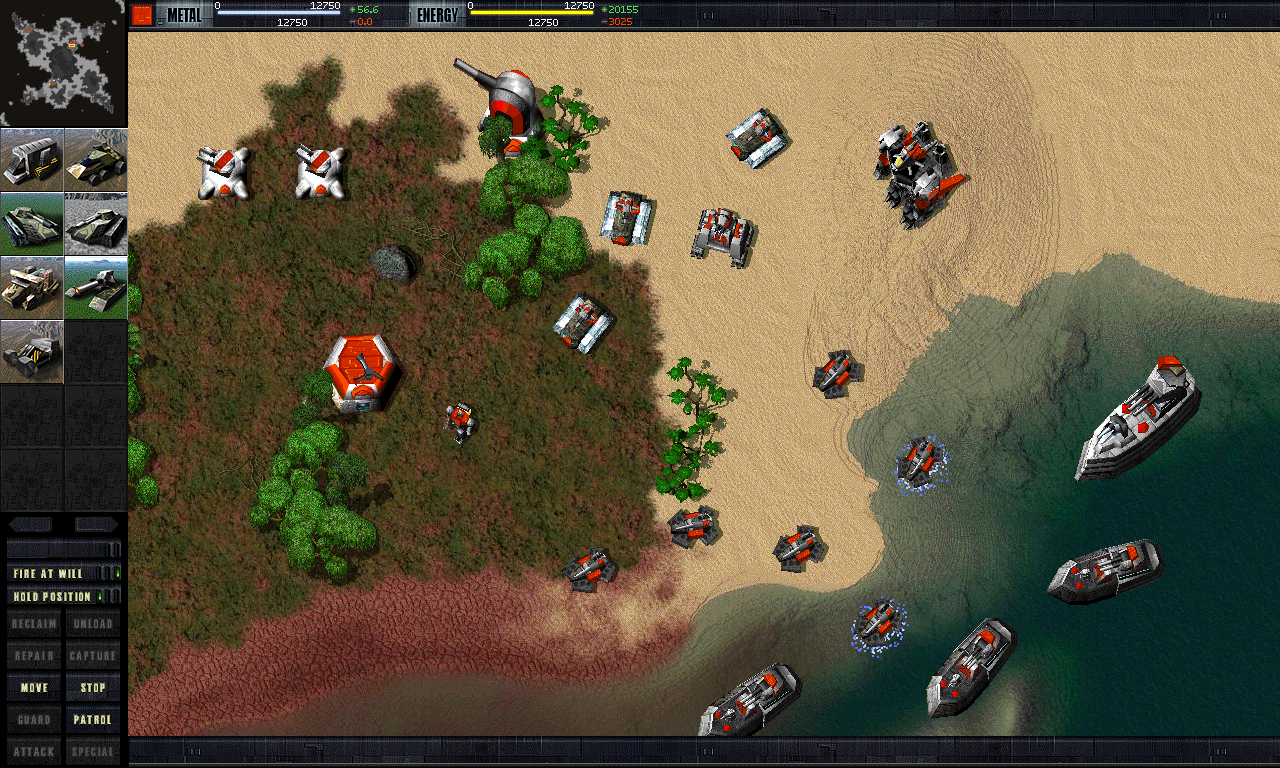Activate the Patrol order
1280x768 pixels.
93,720
